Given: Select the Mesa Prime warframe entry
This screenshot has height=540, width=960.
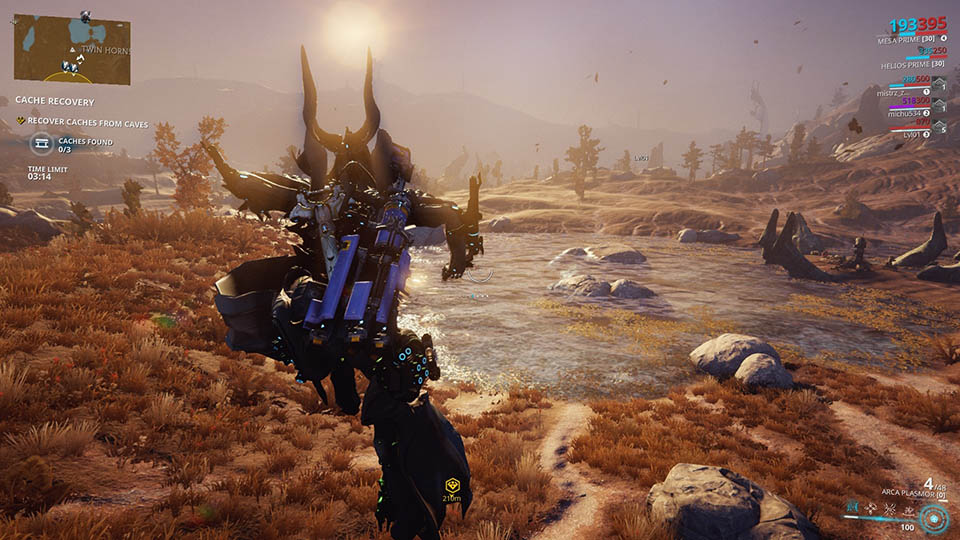Looking at the screenshot, I should (x=907, y=39).
